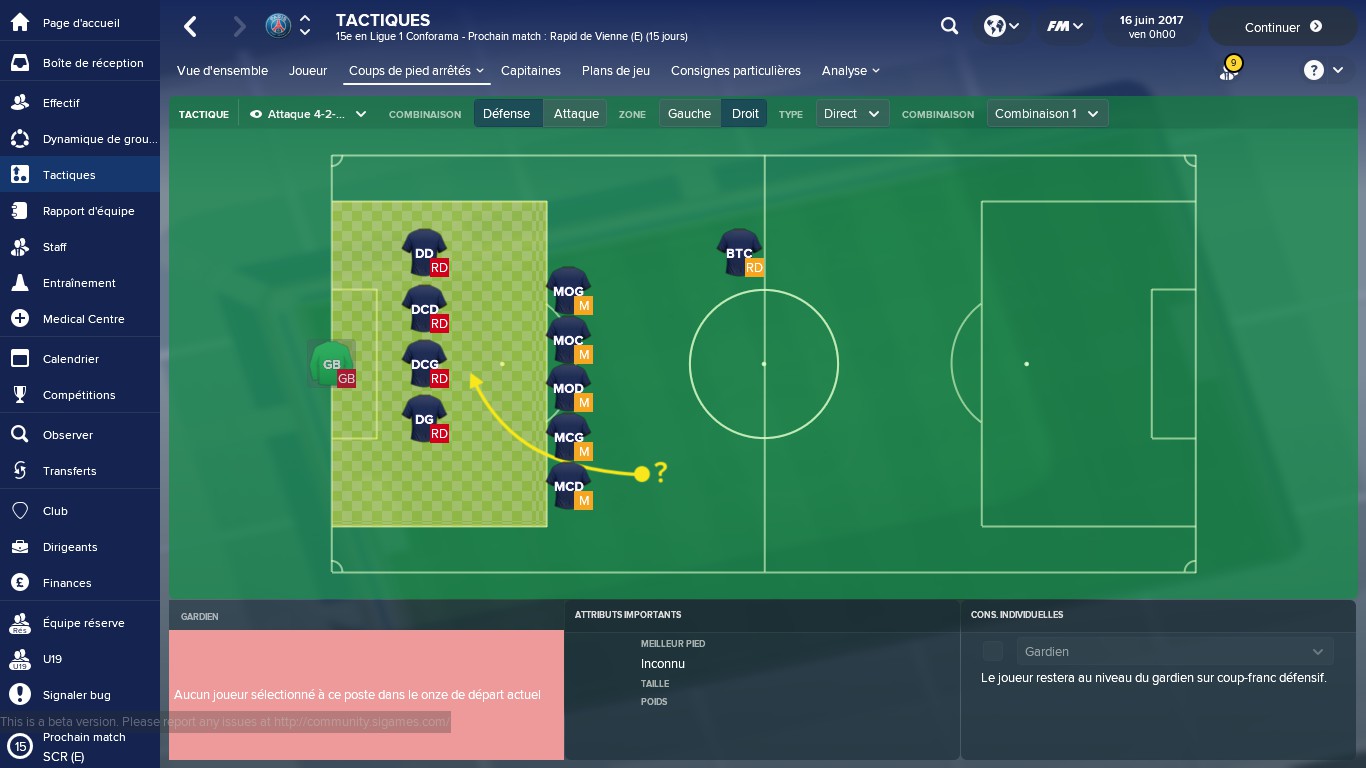Tick the Gardien individual instruction checkbox

pos(992,652)
